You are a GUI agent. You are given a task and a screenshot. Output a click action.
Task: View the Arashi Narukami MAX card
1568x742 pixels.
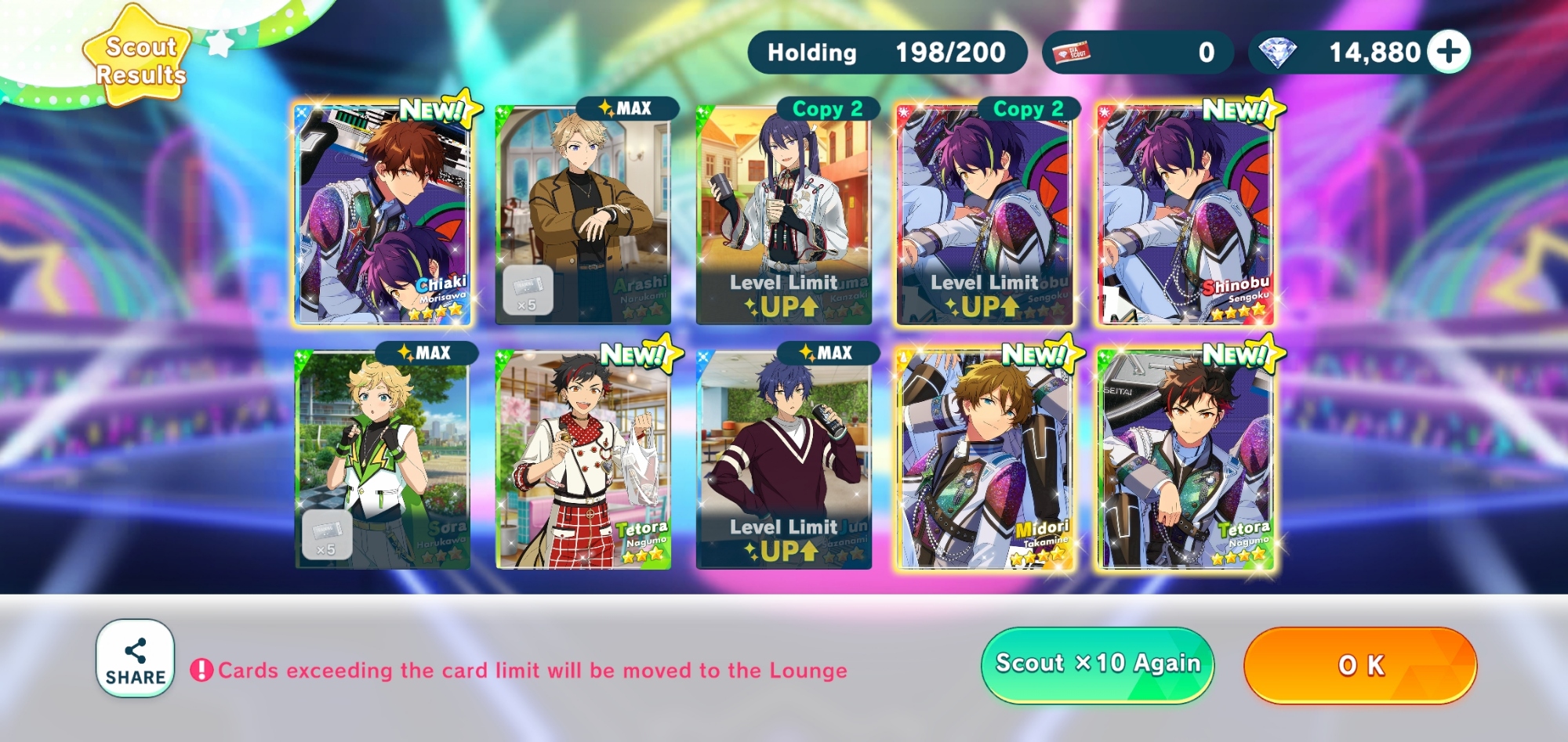[x=583, y=214]
